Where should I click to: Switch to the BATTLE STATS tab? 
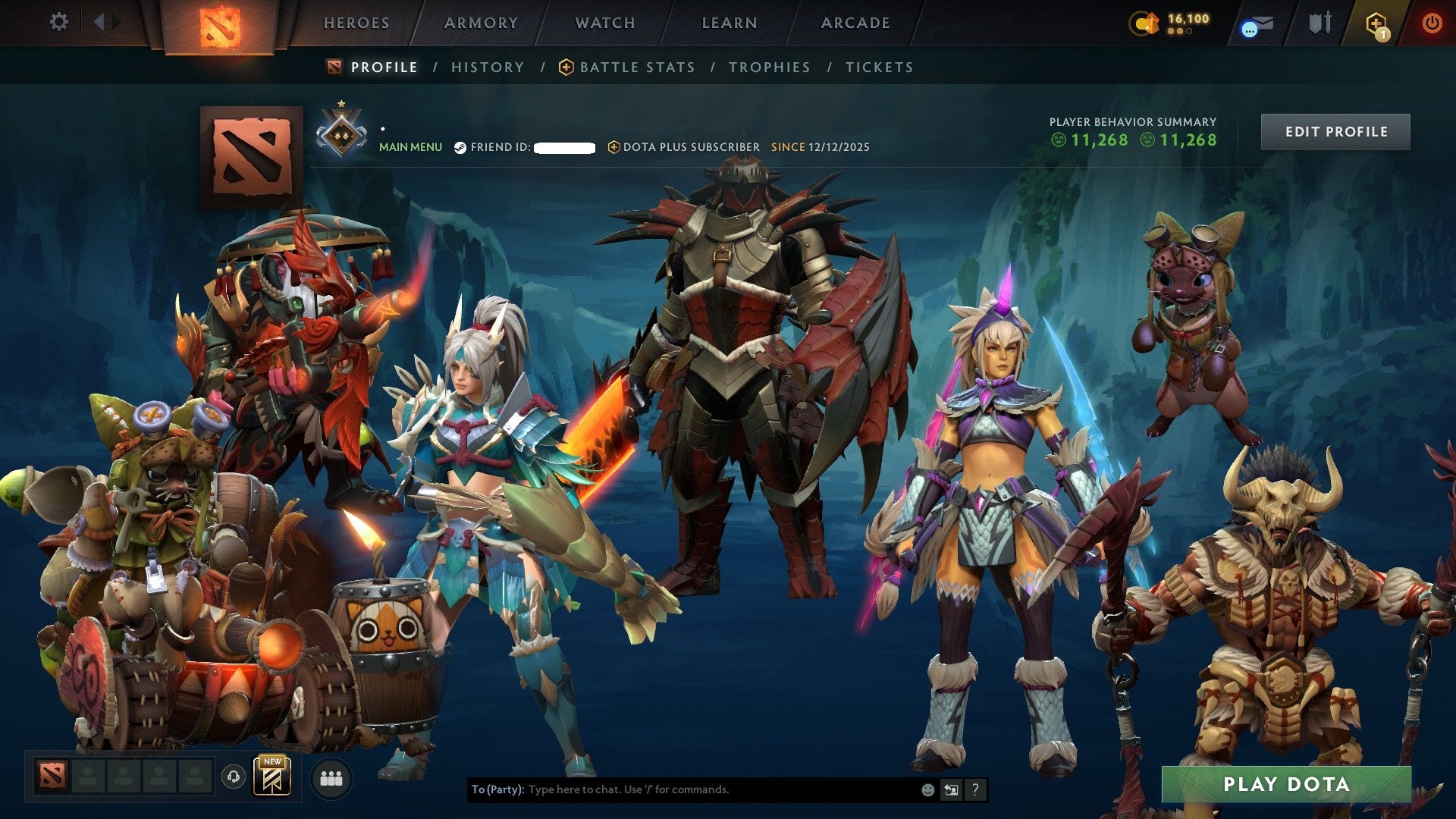tap(635, 67)
